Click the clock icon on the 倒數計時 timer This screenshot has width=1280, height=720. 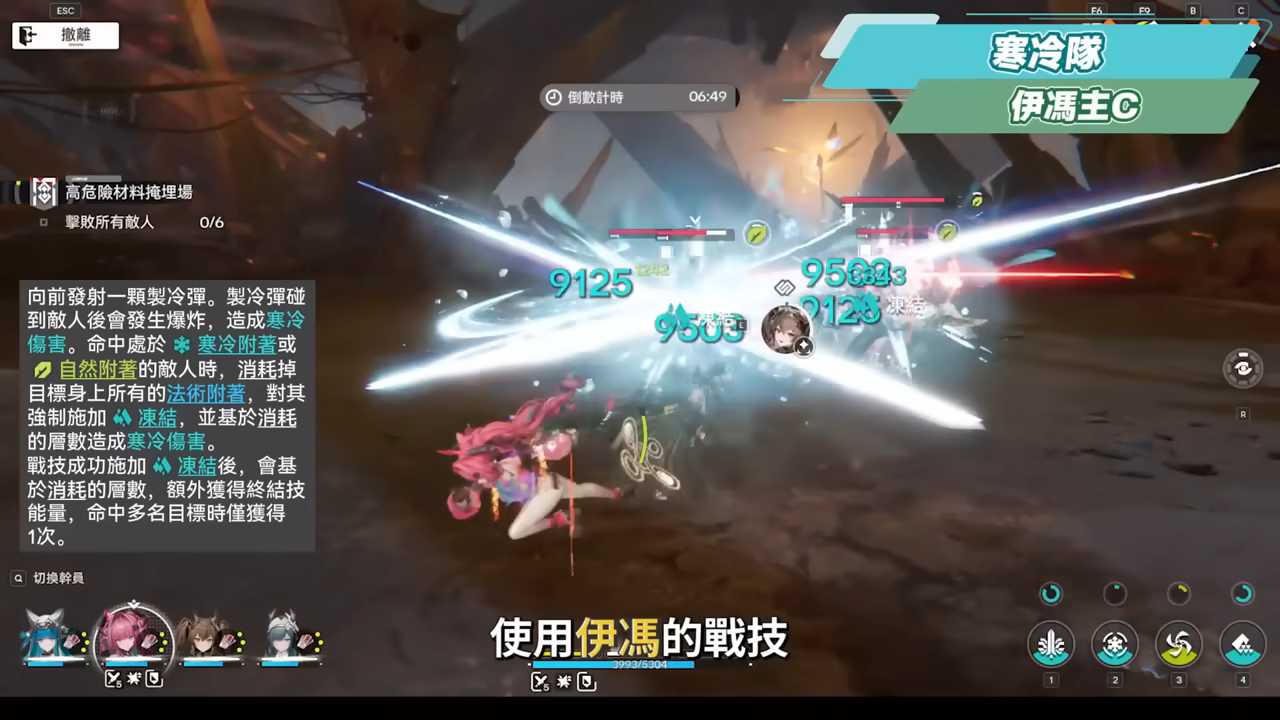(553, 97)
